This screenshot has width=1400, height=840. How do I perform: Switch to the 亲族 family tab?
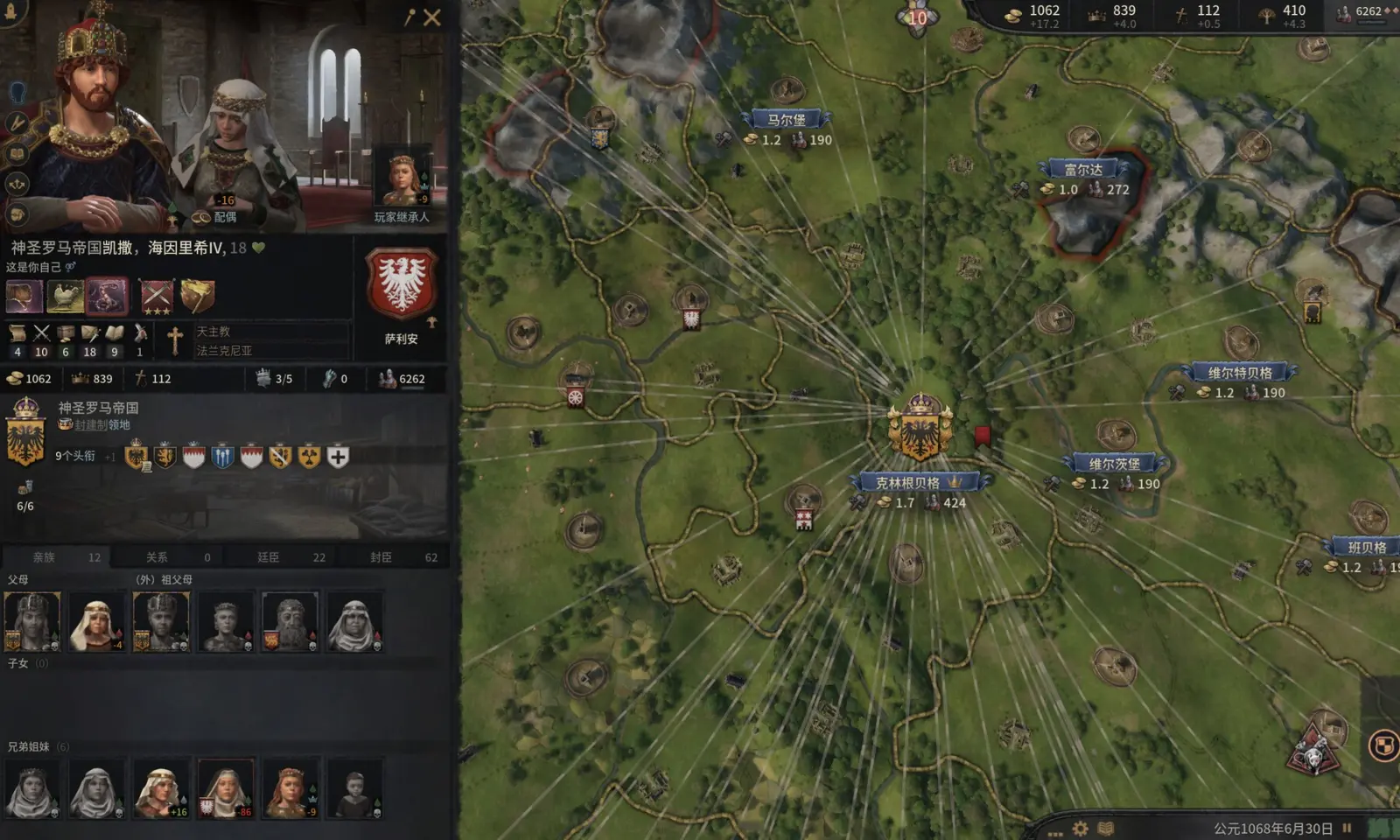[x=44, y=557]
